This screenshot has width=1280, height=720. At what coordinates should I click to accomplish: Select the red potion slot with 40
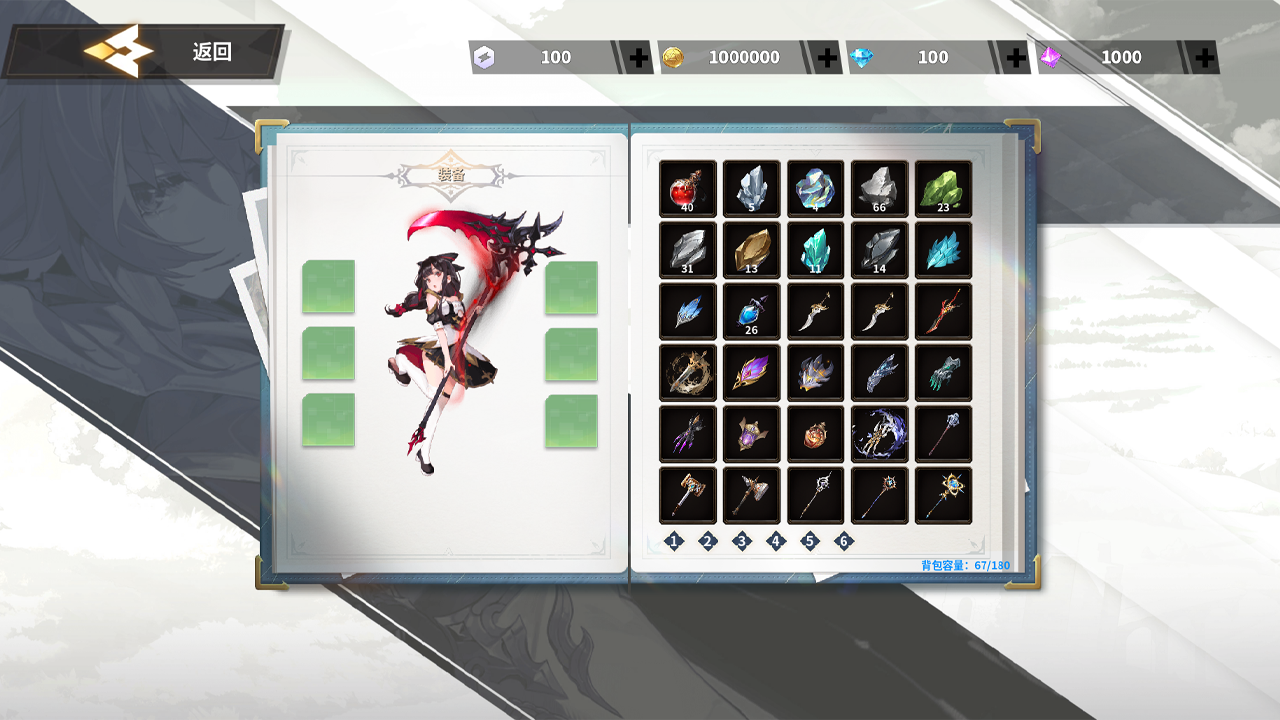687,188
